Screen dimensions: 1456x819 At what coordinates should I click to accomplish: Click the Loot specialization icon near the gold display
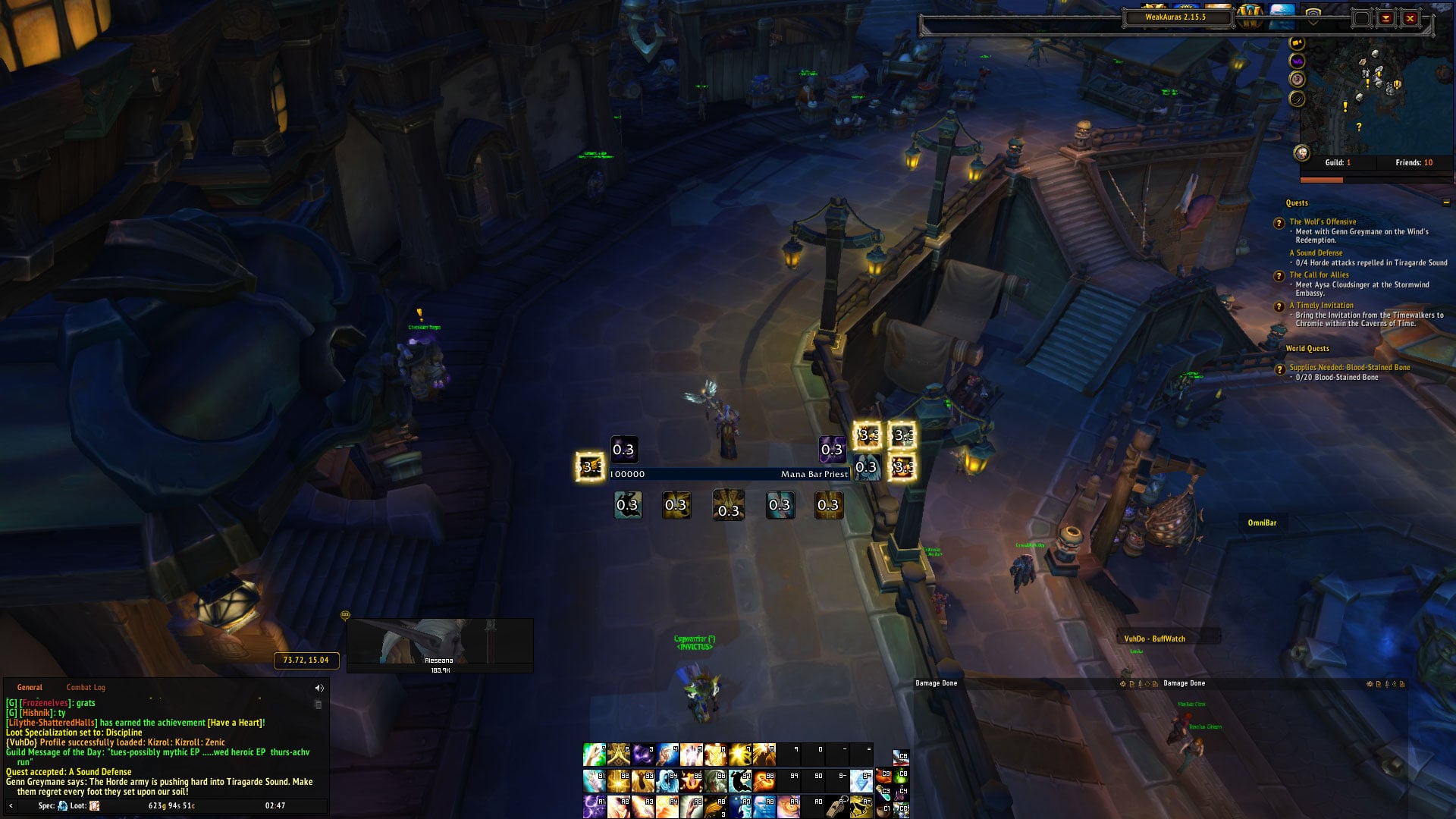[93, 805]
